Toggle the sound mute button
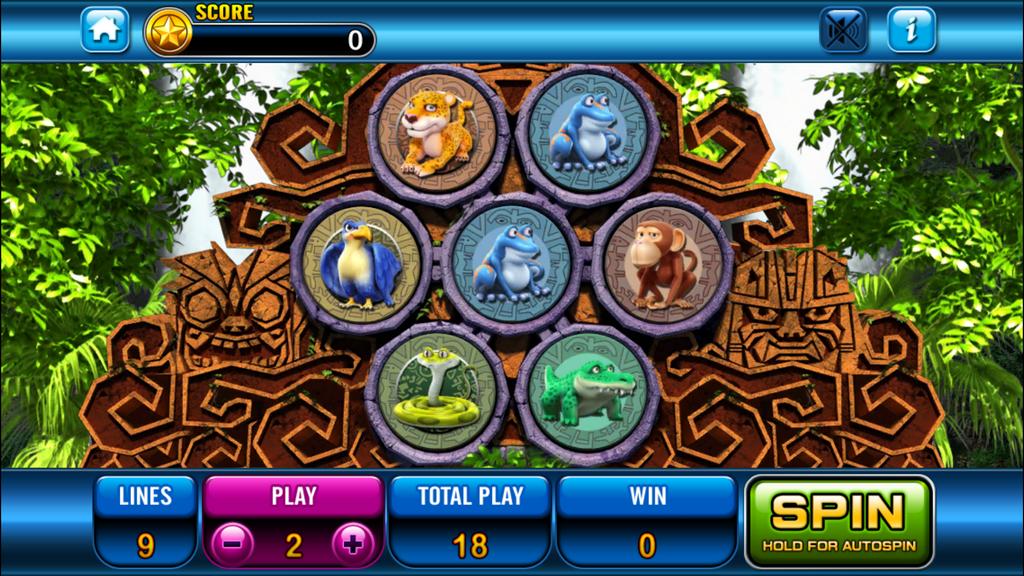This screenshot has width=1024, height=576. [843, 30]
